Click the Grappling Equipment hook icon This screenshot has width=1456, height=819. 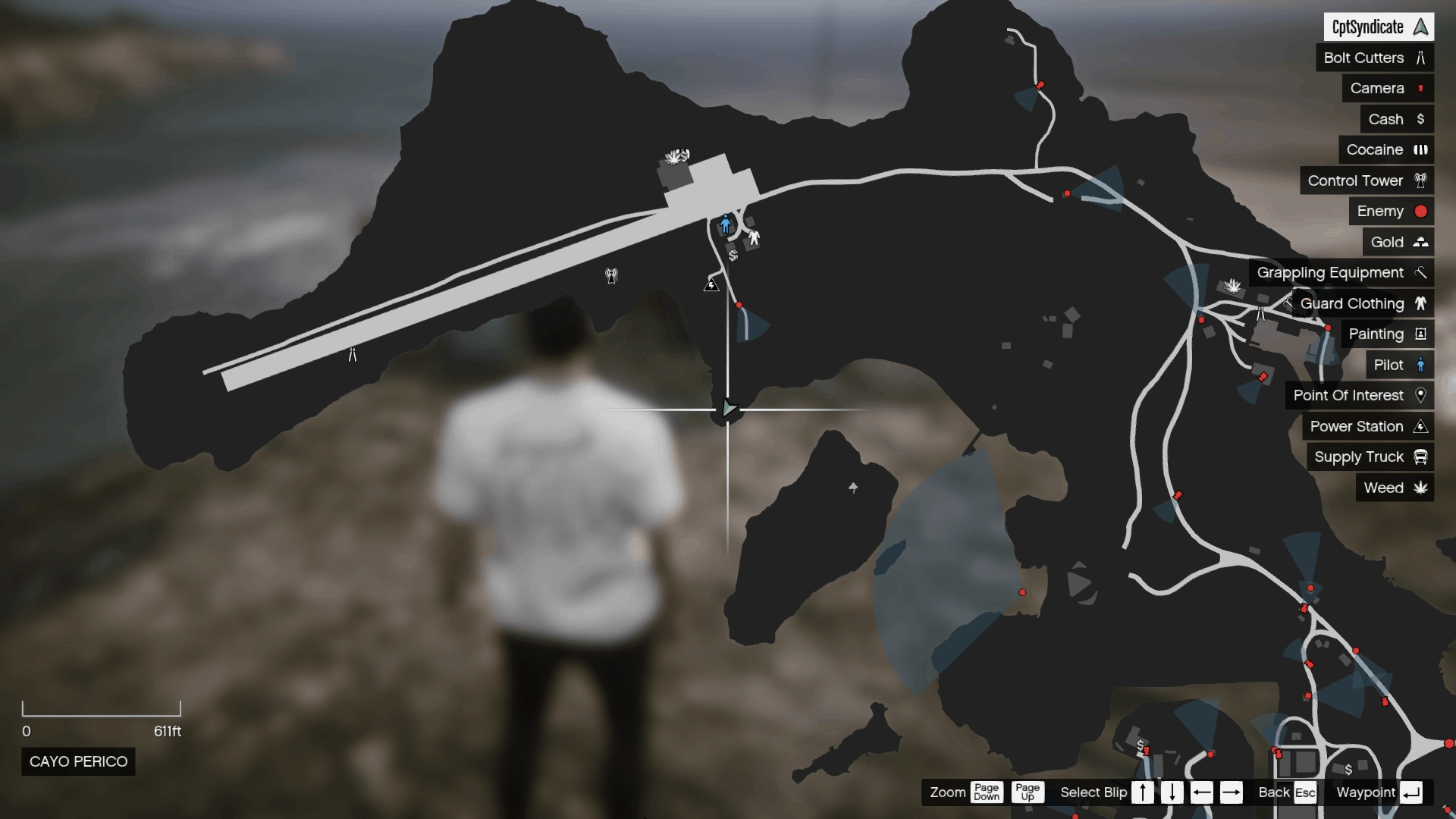tap(1421, 273)
